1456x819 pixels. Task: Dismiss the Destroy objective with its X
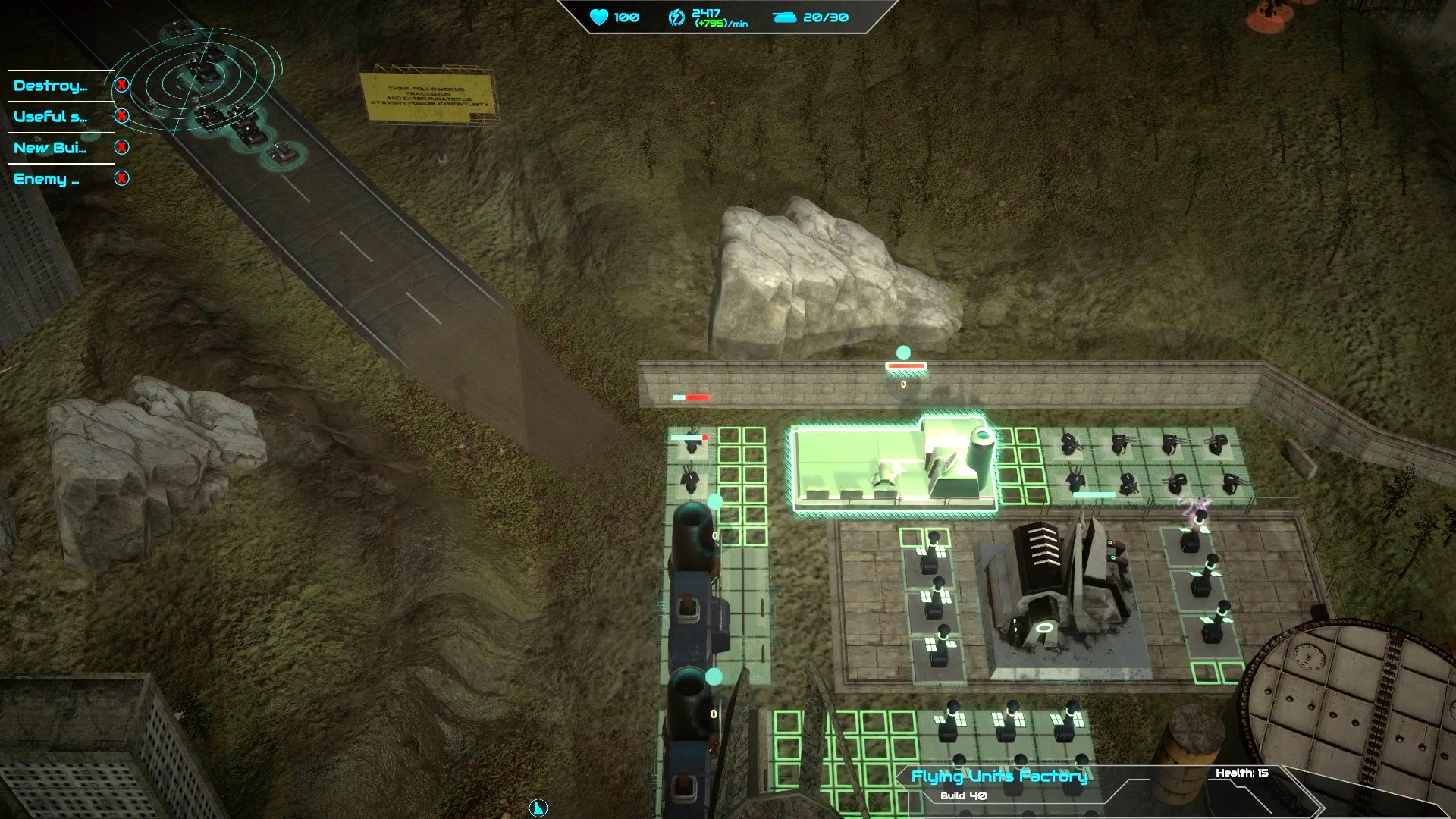click(x=121, y=85)
